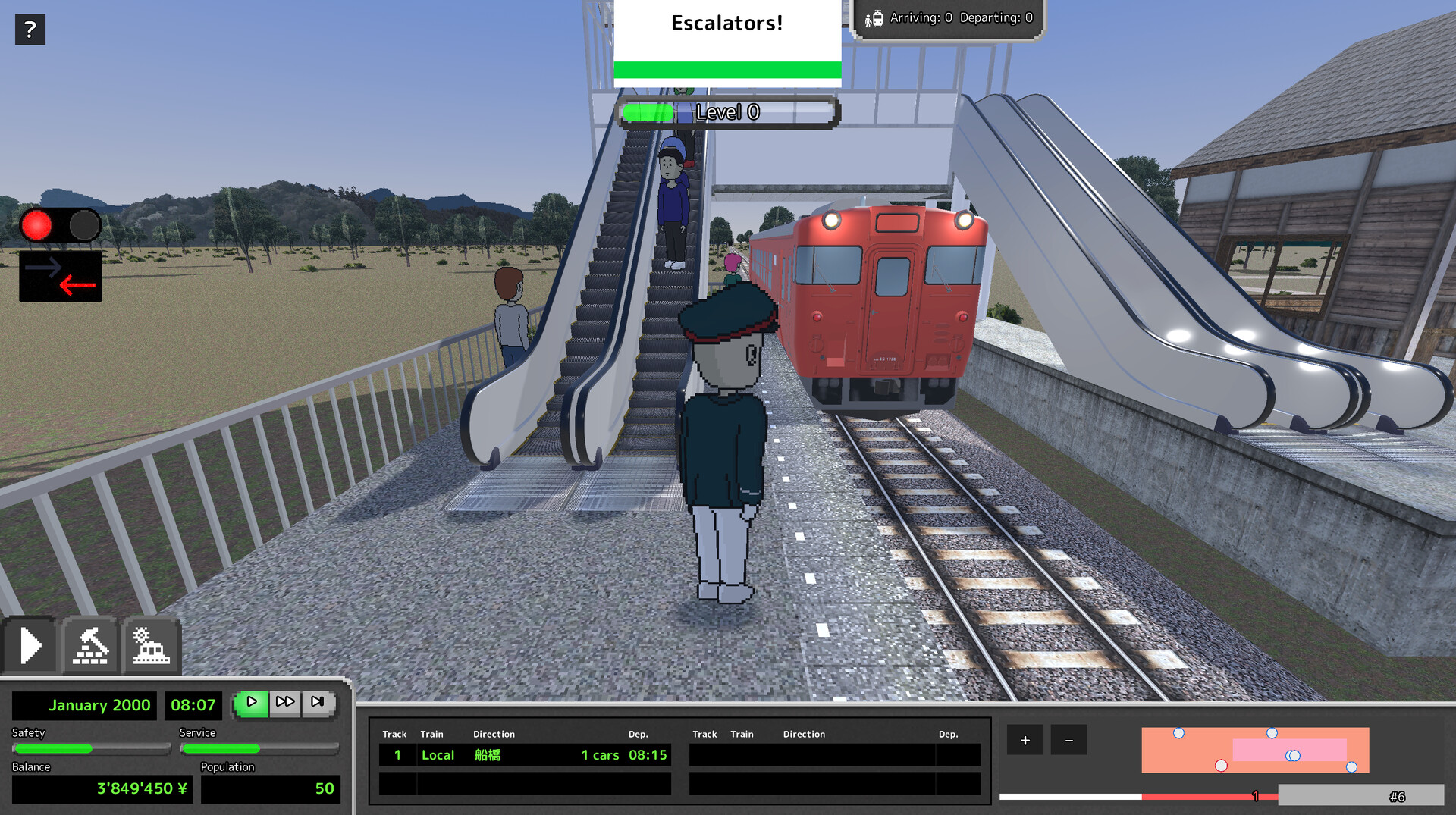Collapse the map view with the minus button
The image size is (1456, 815).
point(1069,739)
